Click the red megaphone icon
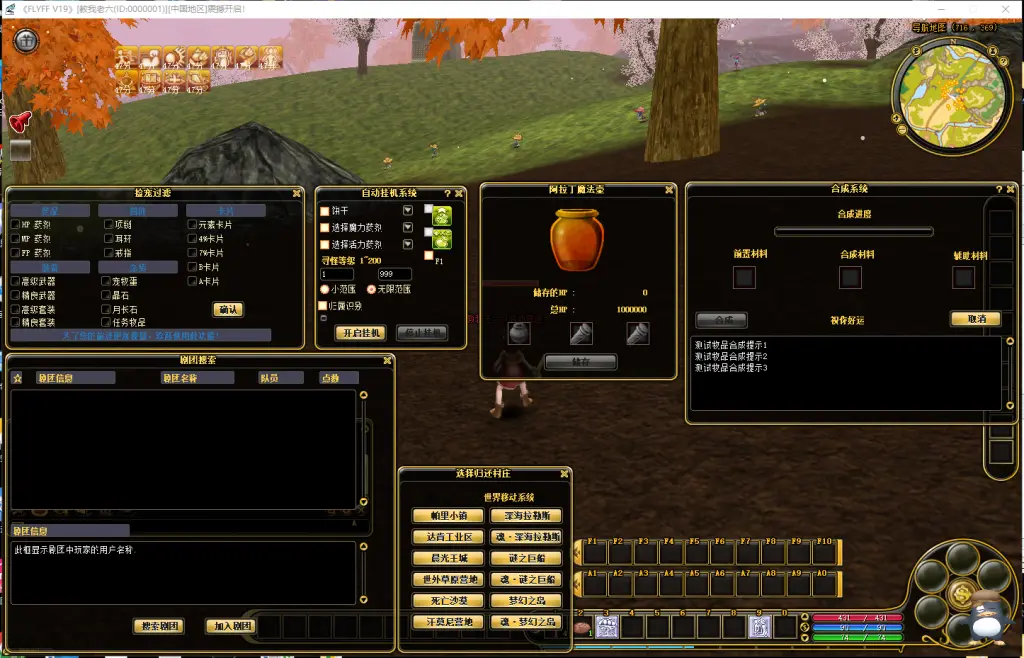Image resolution: width=1024 pixels, height=658 pixels. tap(20, 121)
